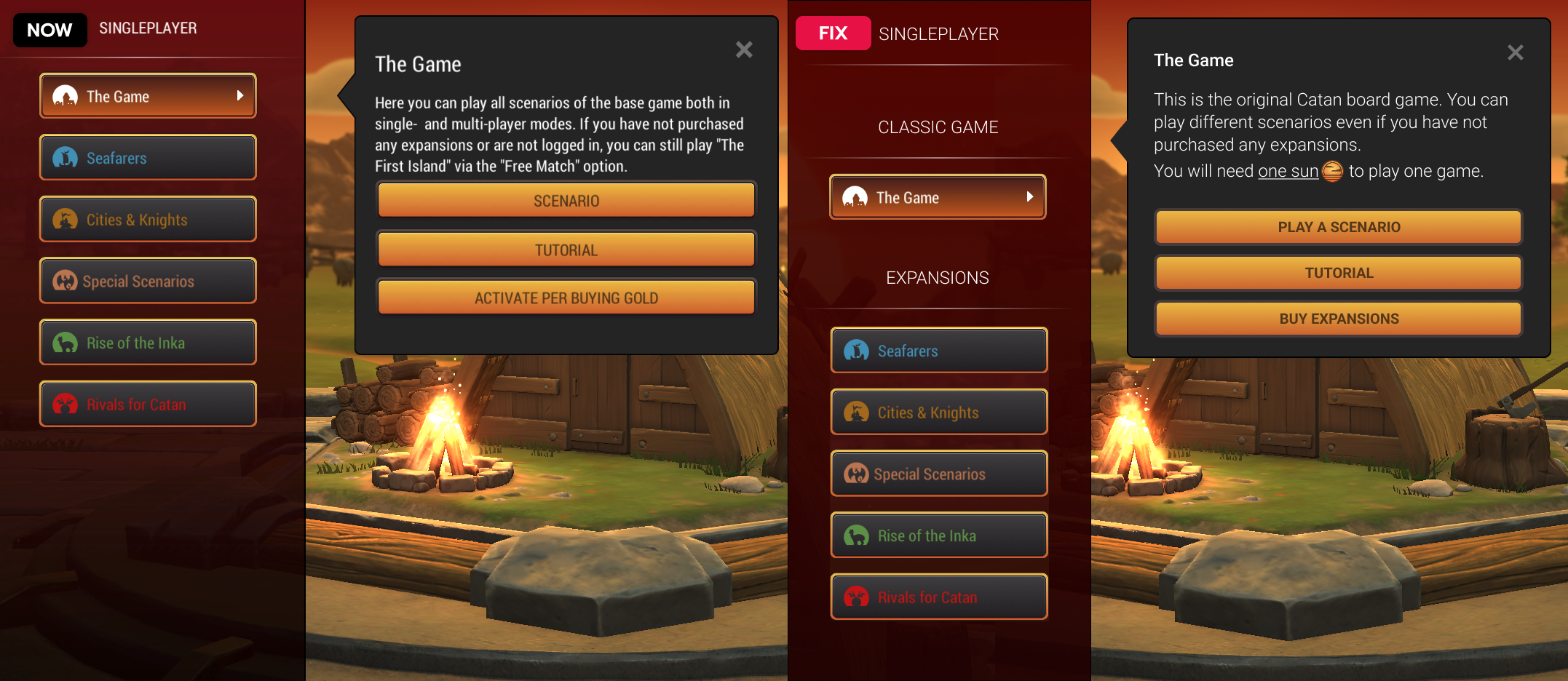Open Seafarers under the EXPANSIONS heading
1568x681 pixels.
pyautogui.click(x=938, y=351)
